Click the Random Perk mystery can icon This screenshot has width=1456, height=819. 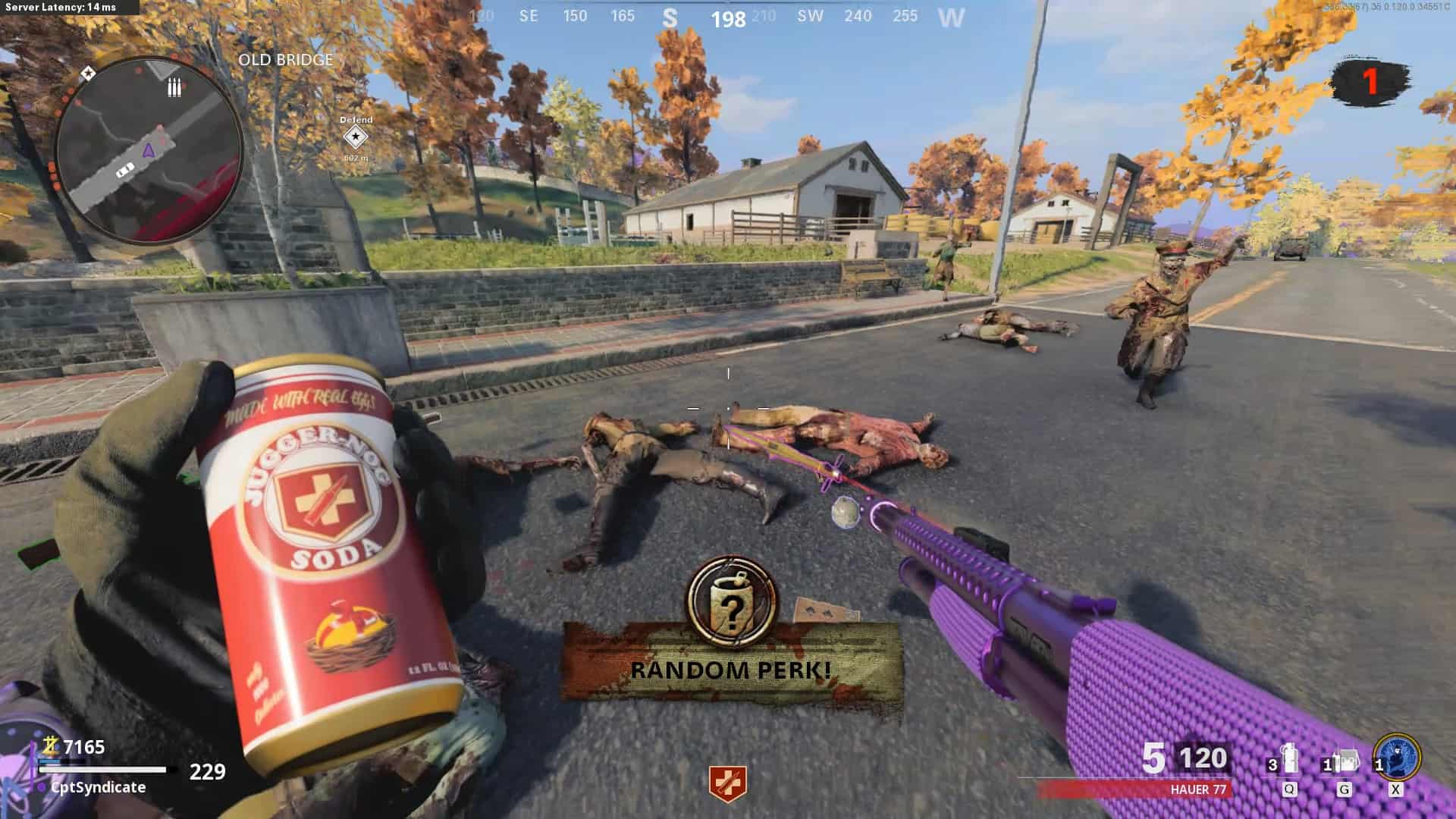[733, 603]
